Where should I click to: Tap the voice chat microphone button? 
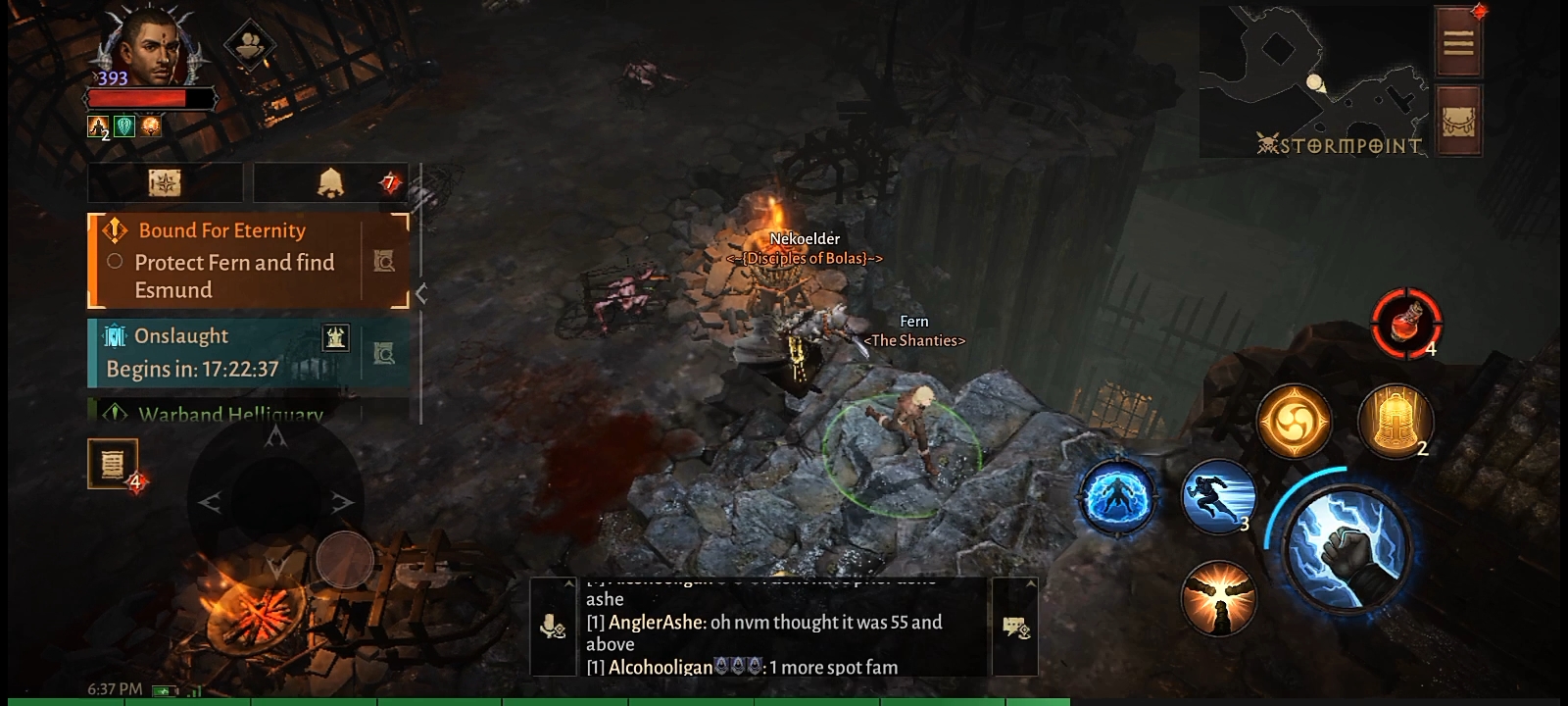[x=553, y=627]
